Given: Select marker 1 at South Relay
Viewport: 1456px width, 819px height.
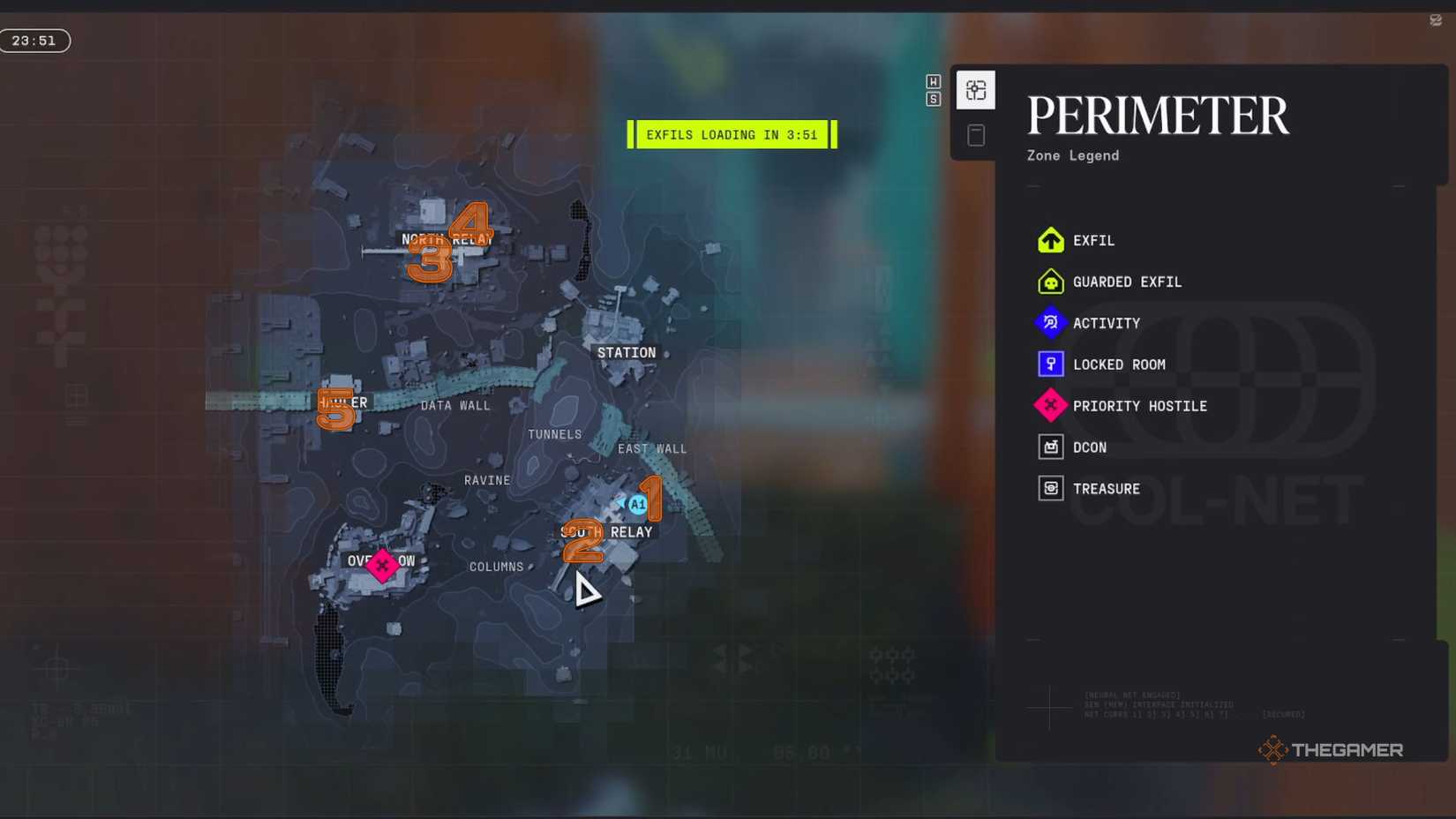Looking at the screenshot, I should [x=652, y=499].
